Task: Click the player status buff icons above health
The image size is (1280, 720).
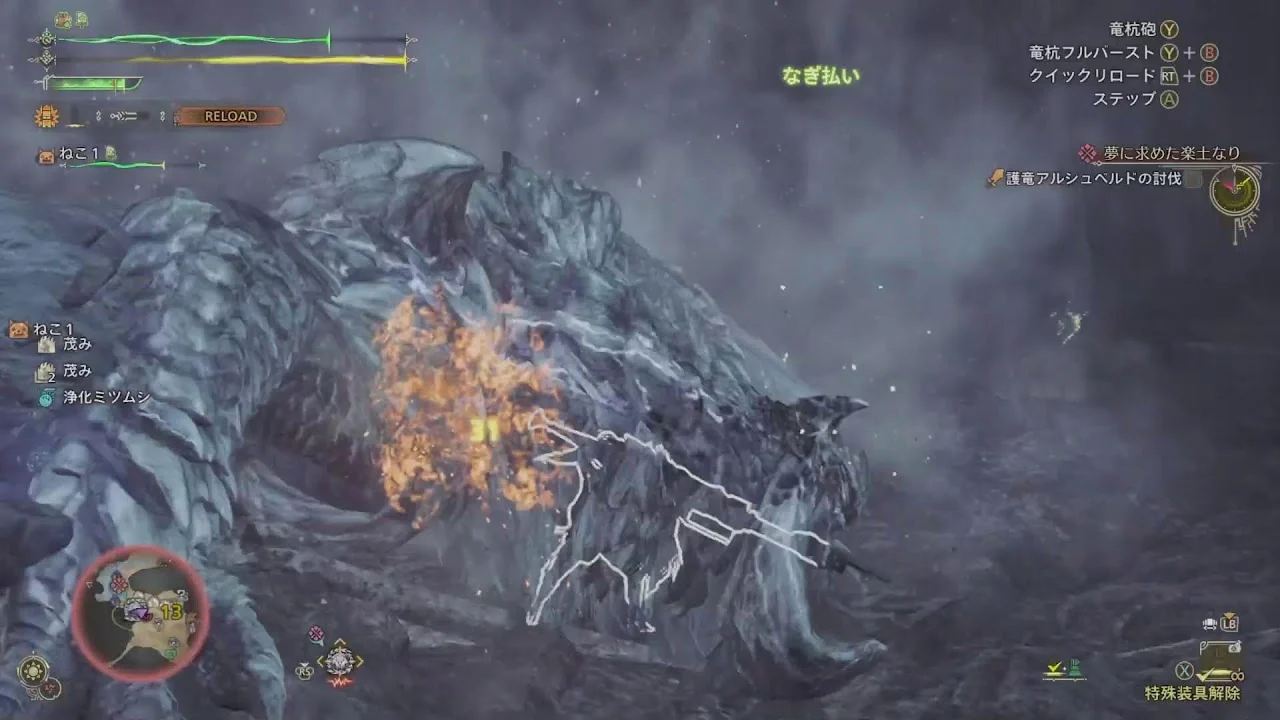Action: (x=71, y=19)
